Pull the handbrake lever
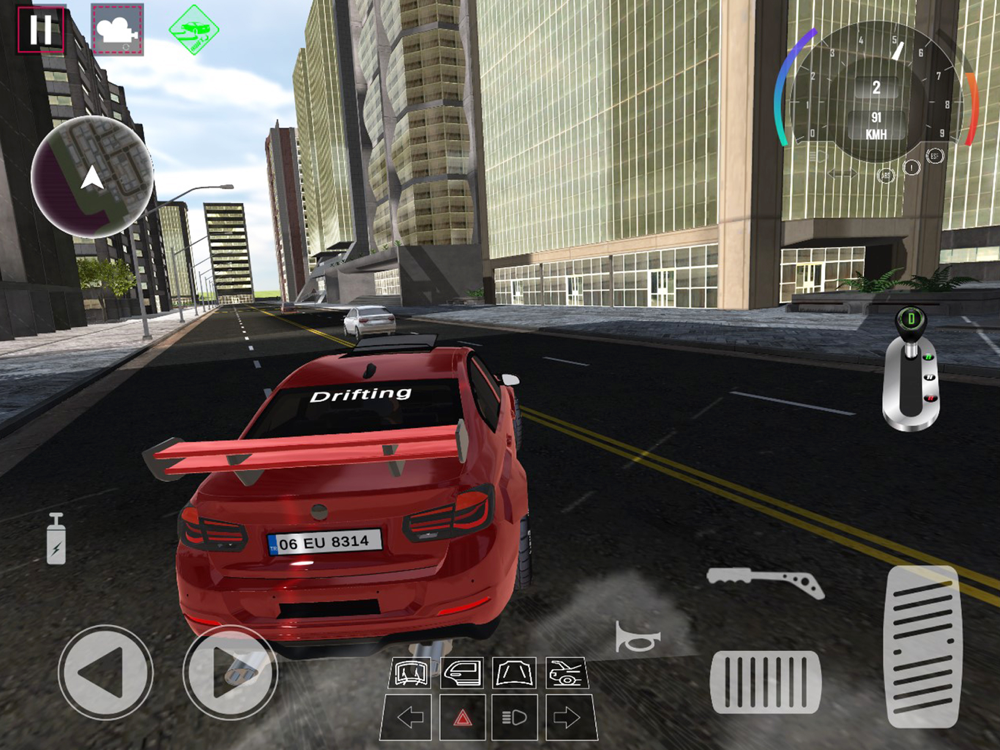This screenshot has width=1000, height=750. (765, 580)
